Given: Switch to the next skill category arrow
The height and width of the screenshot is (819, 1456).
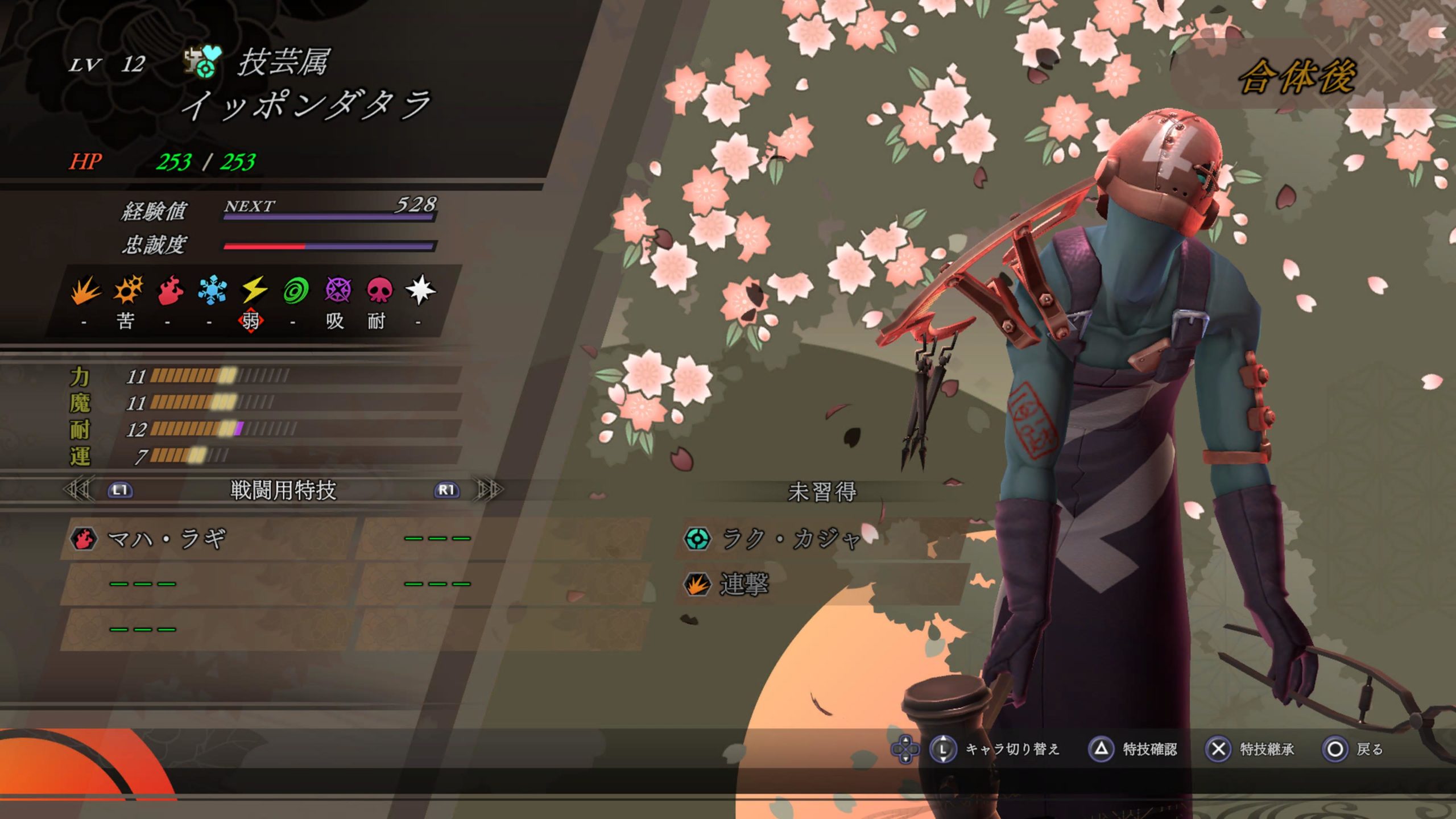Looking at the screenshot, I should pos(489,490).
